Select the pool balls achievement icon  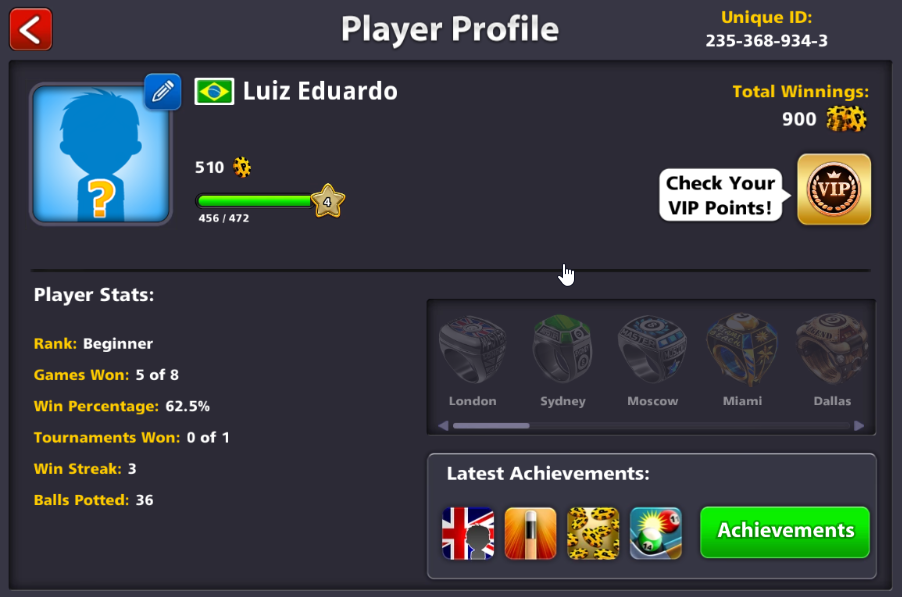(x=656, y=532)
